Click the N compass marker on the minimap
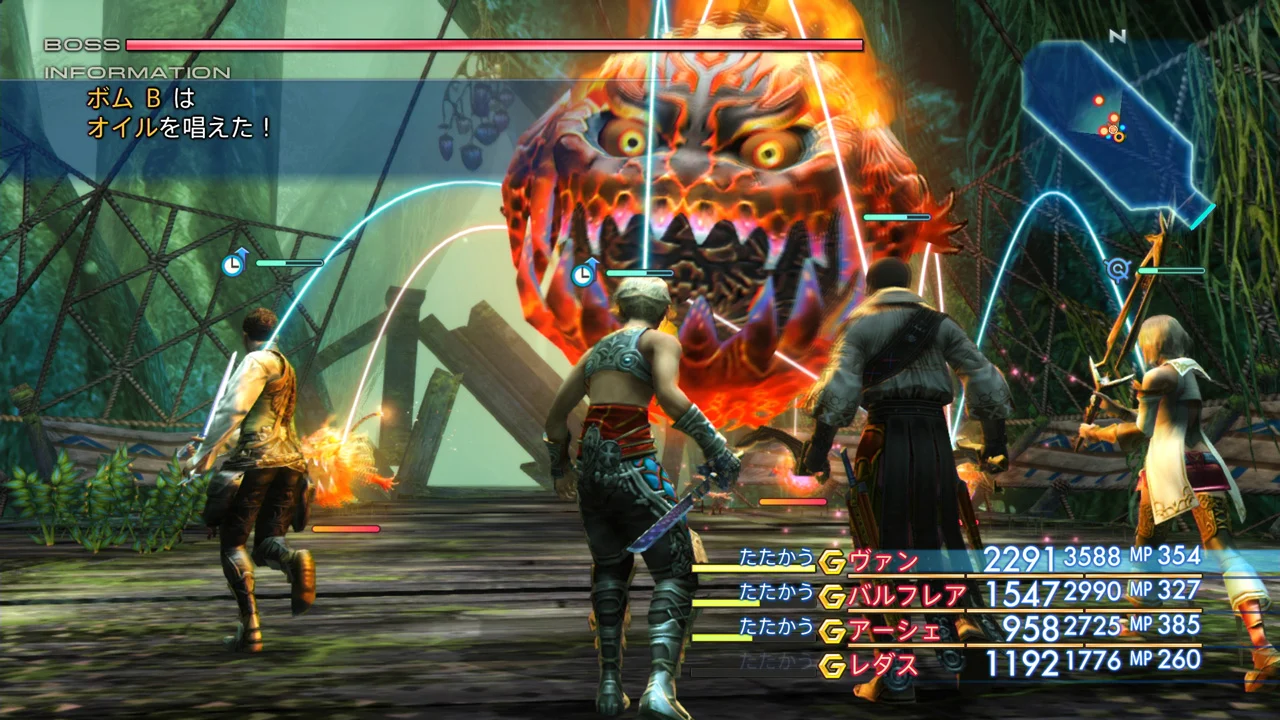 tap(1116, 34)
